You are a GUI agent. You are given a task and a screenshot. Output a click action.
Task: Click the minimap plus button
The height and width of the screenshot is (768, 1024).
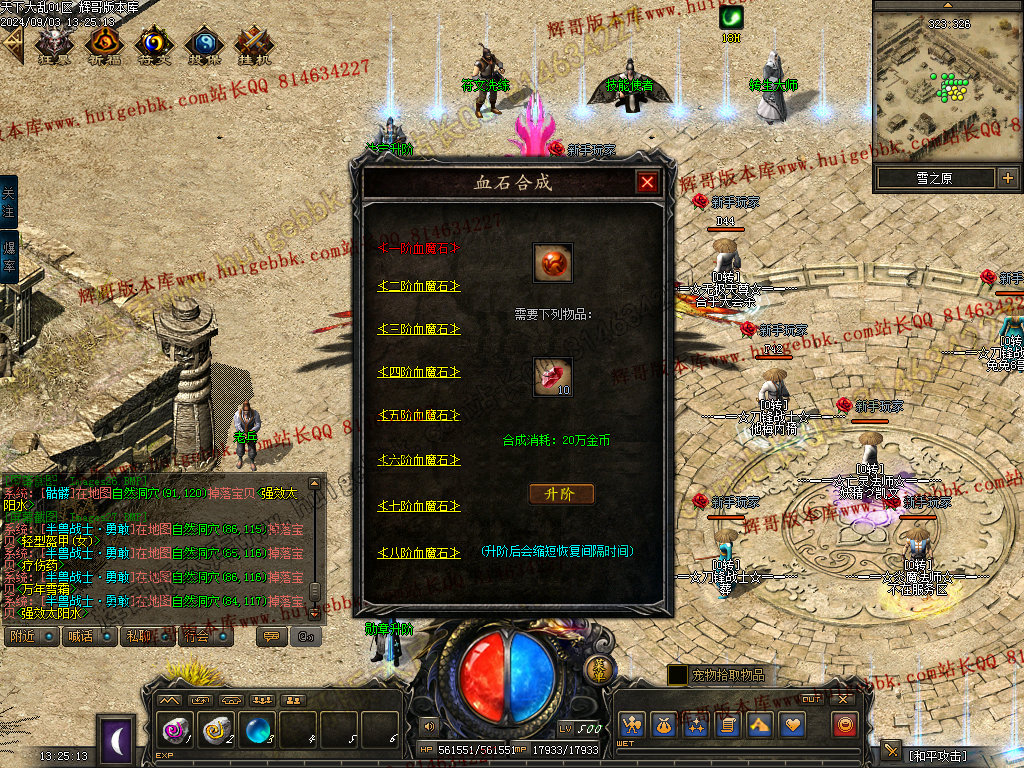(x=1007, y=179)
